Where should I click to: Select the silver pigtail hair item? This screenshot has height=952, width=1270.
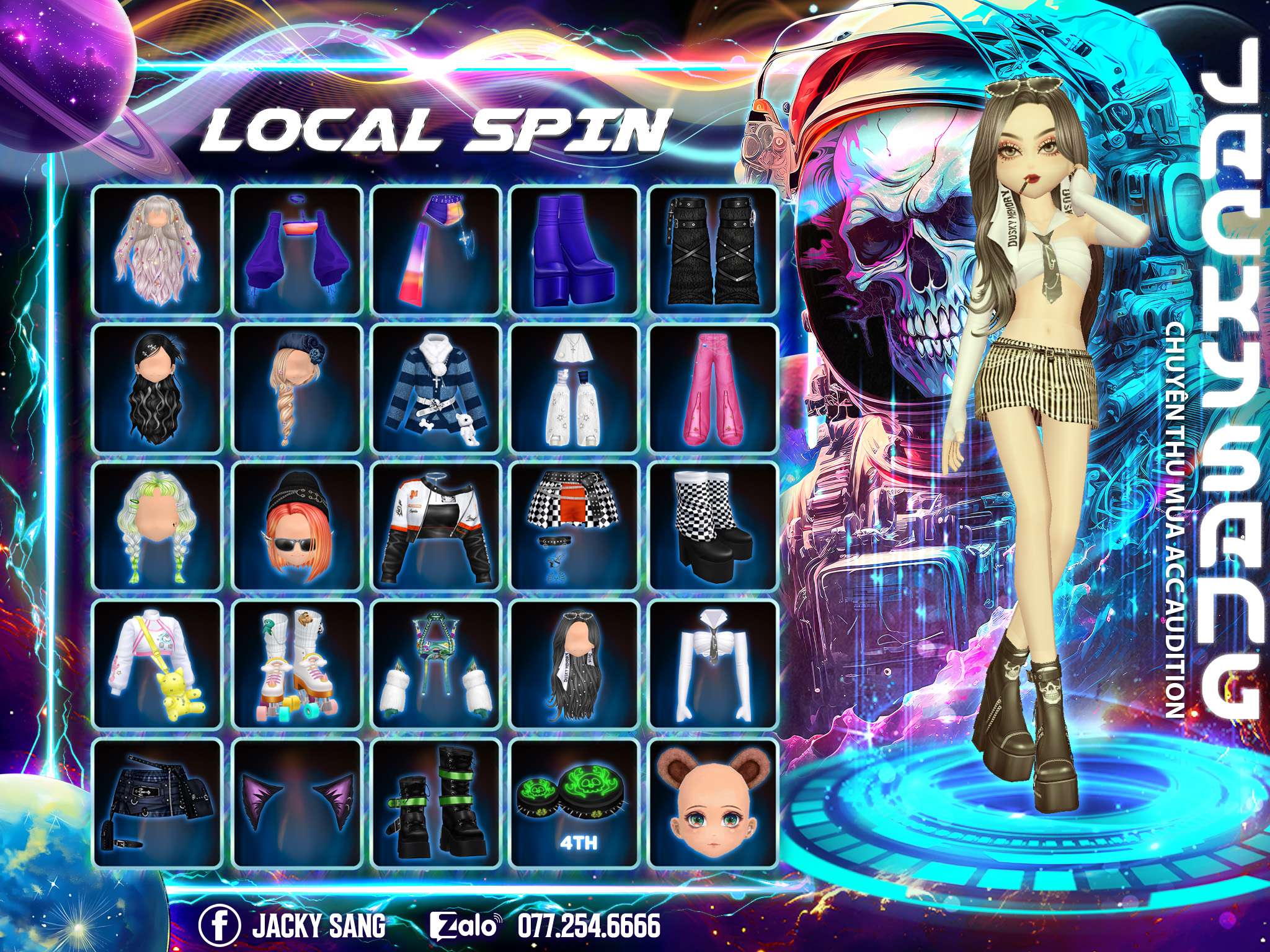157,250
